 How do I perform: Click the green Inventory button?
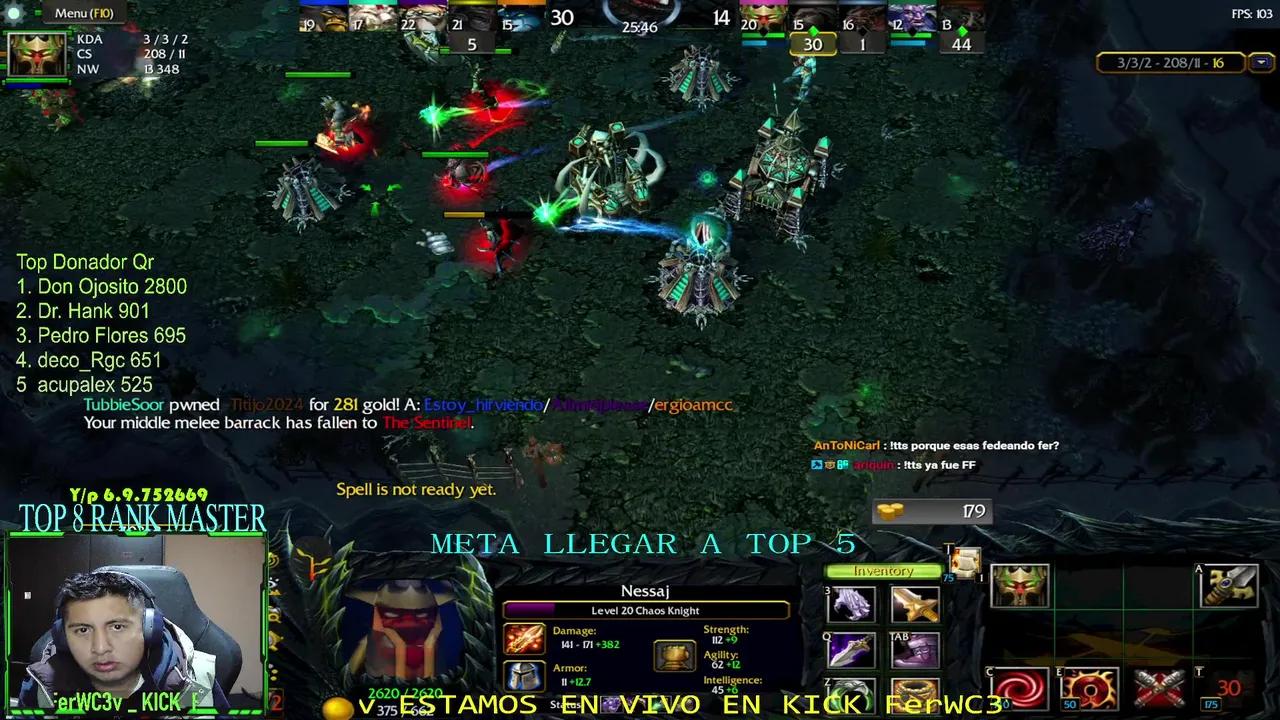[x=883, y=570]
